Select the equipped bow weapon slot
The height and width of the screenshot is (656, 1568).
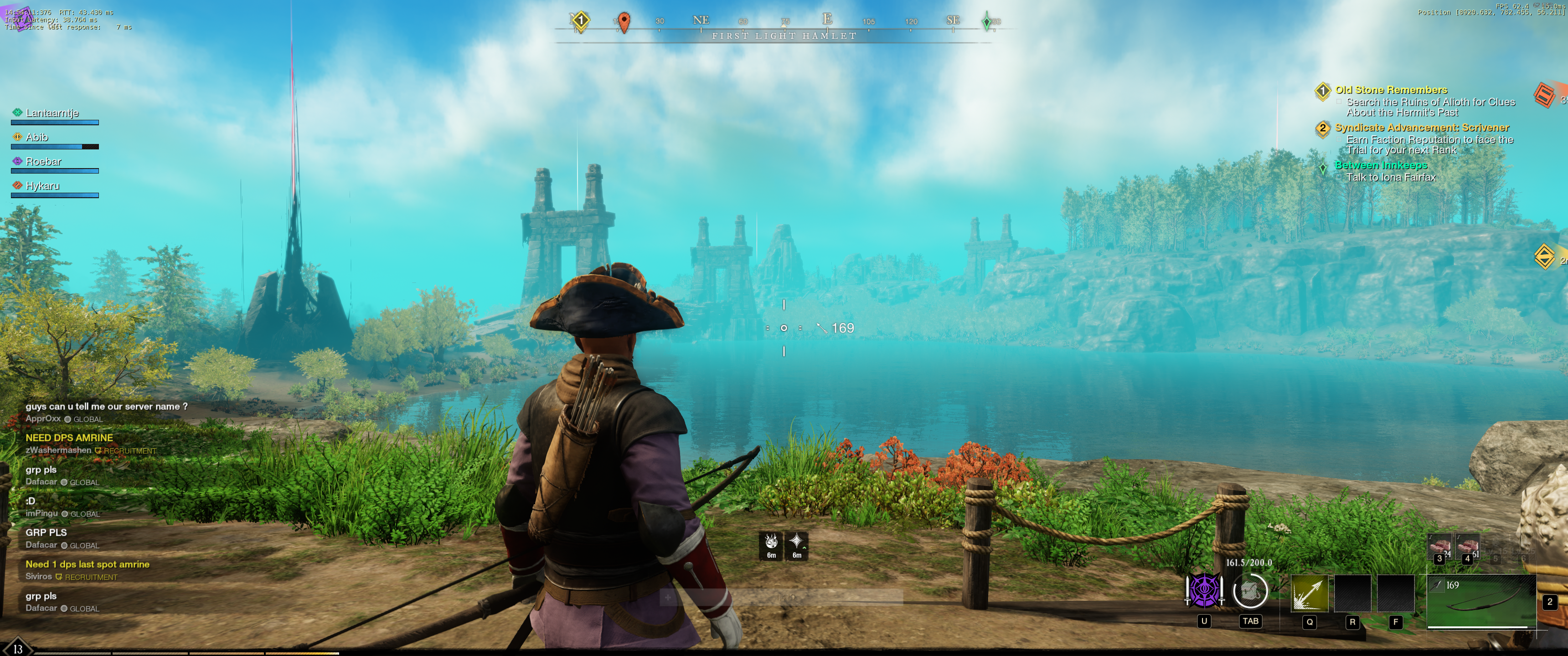coord(1481,601)
